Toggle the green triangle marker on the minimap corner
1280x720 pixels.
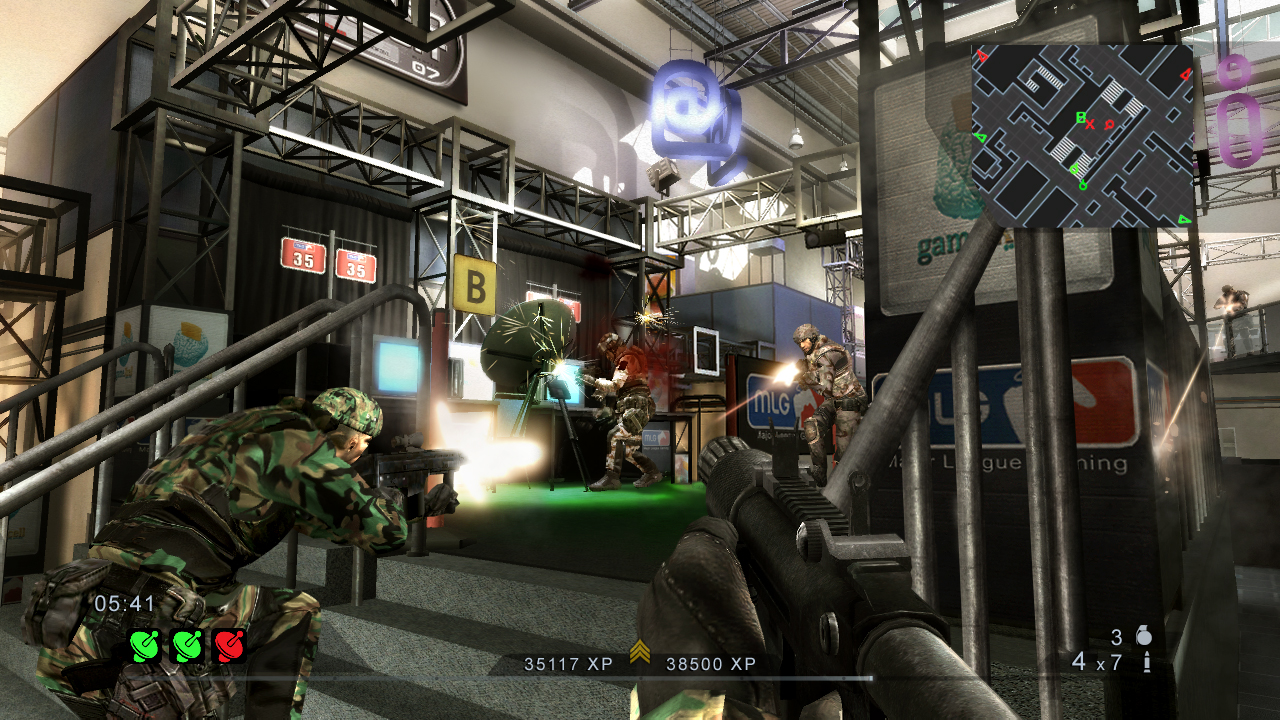(x=1184, y=219)
